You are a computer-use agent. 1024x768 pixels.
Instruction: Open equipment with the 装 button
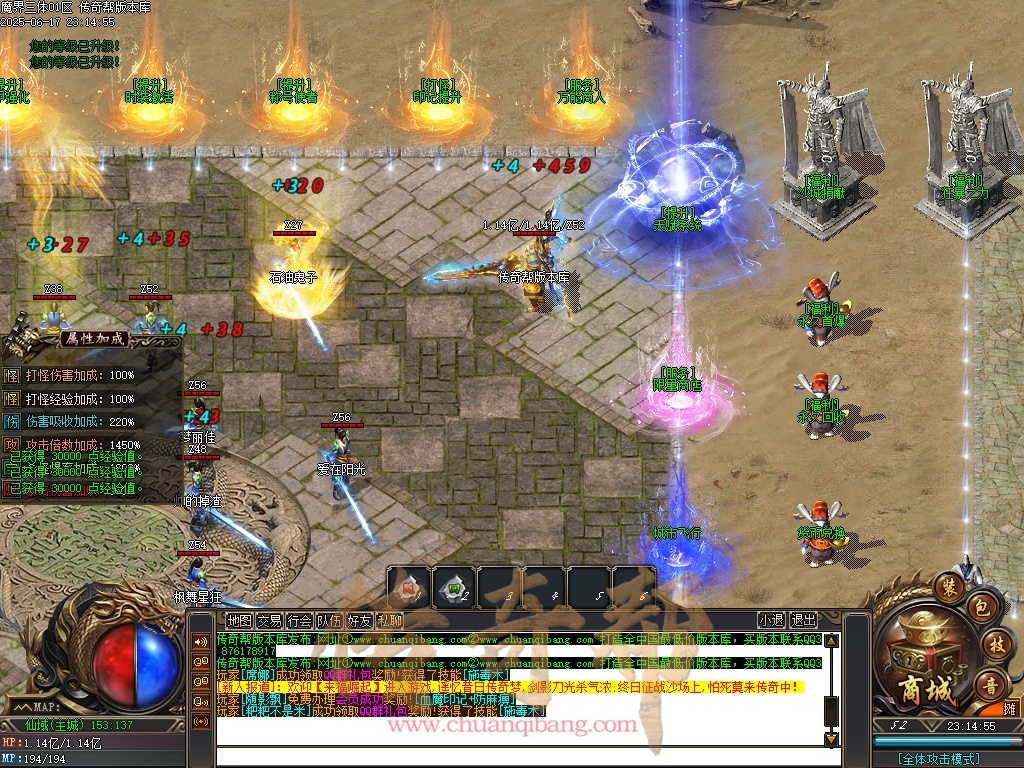(948, 583)
